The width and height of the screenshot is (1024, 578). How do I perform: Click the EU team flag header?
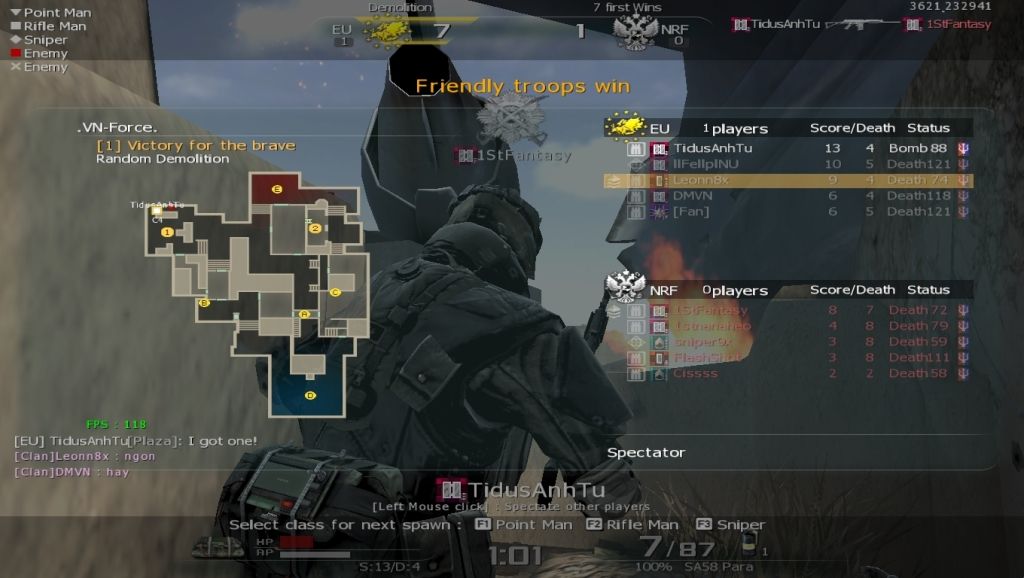tap(625, 127)
